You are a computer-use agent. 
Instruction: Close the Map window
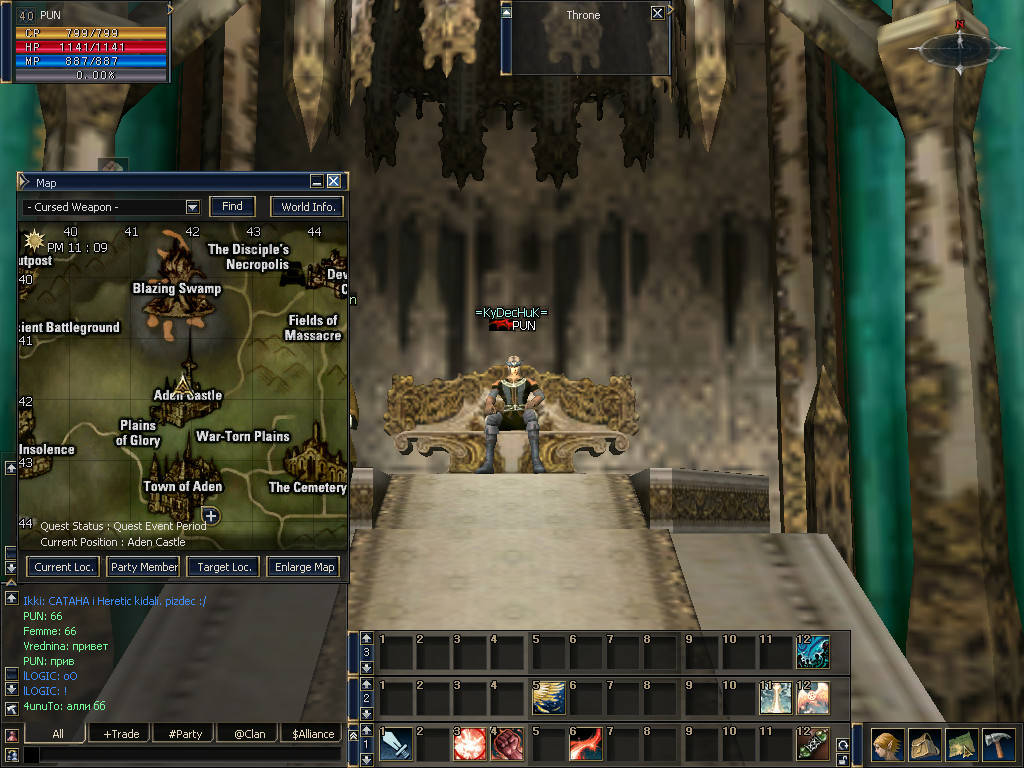(334, 182)
